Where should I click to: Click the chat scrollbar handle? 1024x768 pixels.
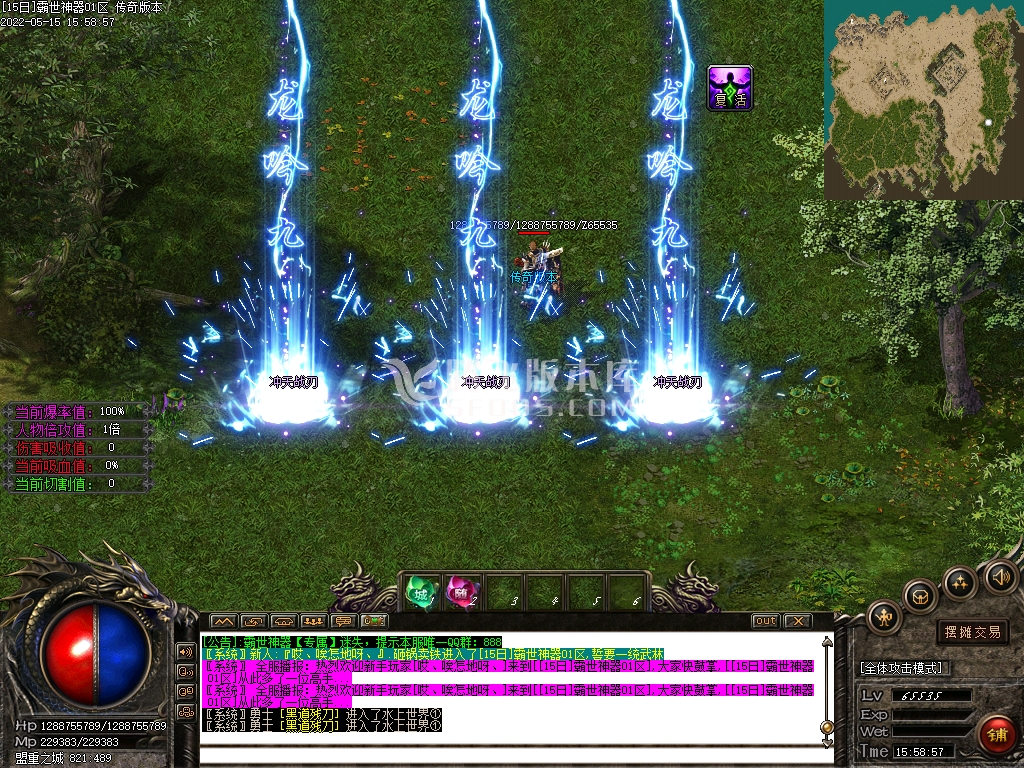827,727
